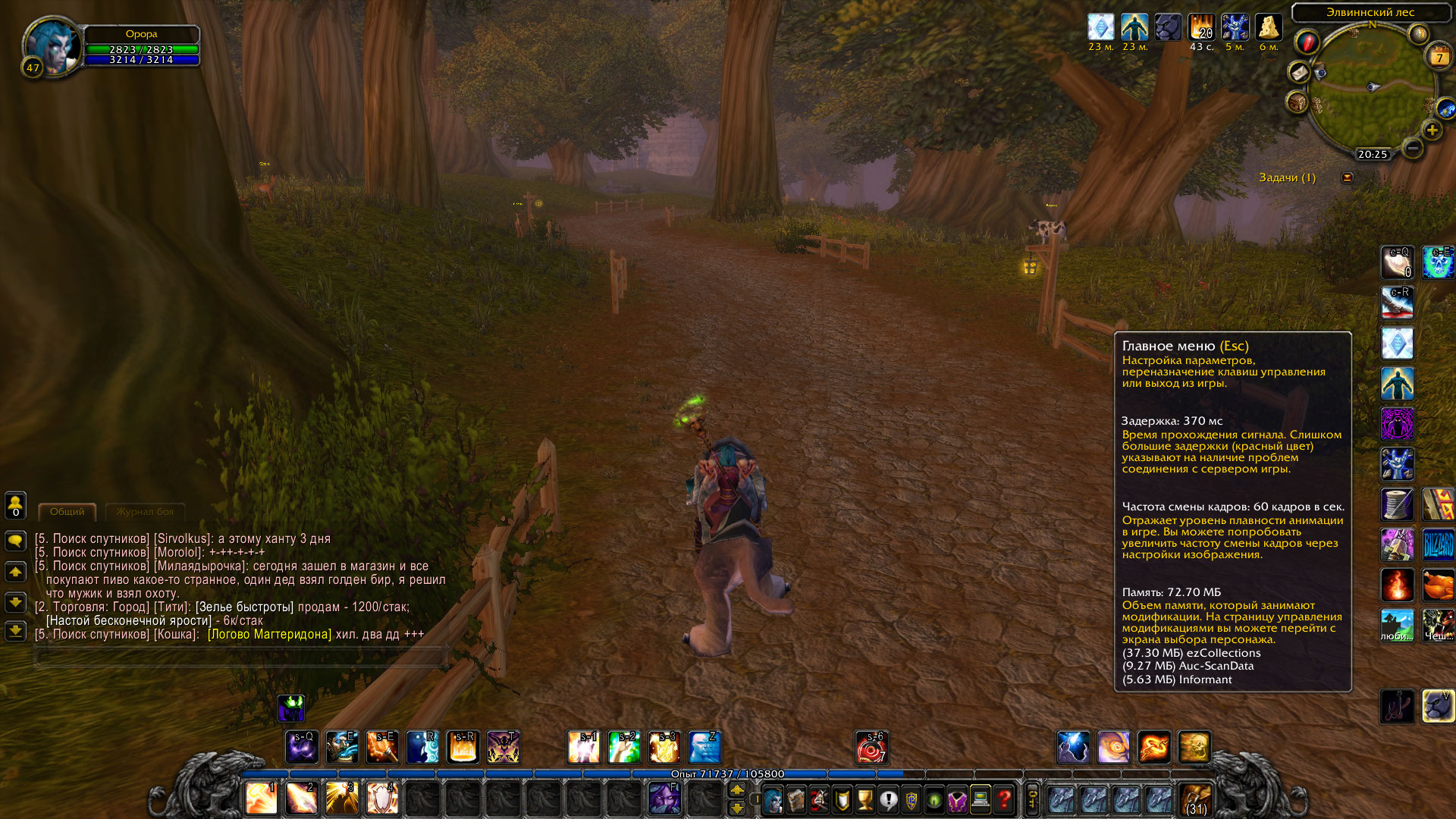Open the character info portrait icon
The width and height of the screenshot is (1456, 819).
coord(771,800)
